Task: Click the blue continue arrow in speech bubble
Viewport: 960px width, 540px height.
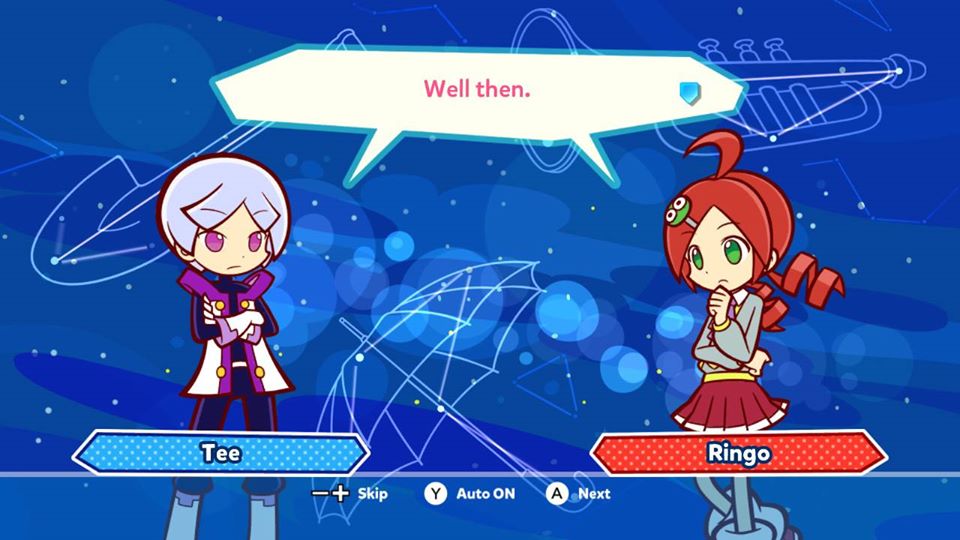Action: click(x=689, y=93)
